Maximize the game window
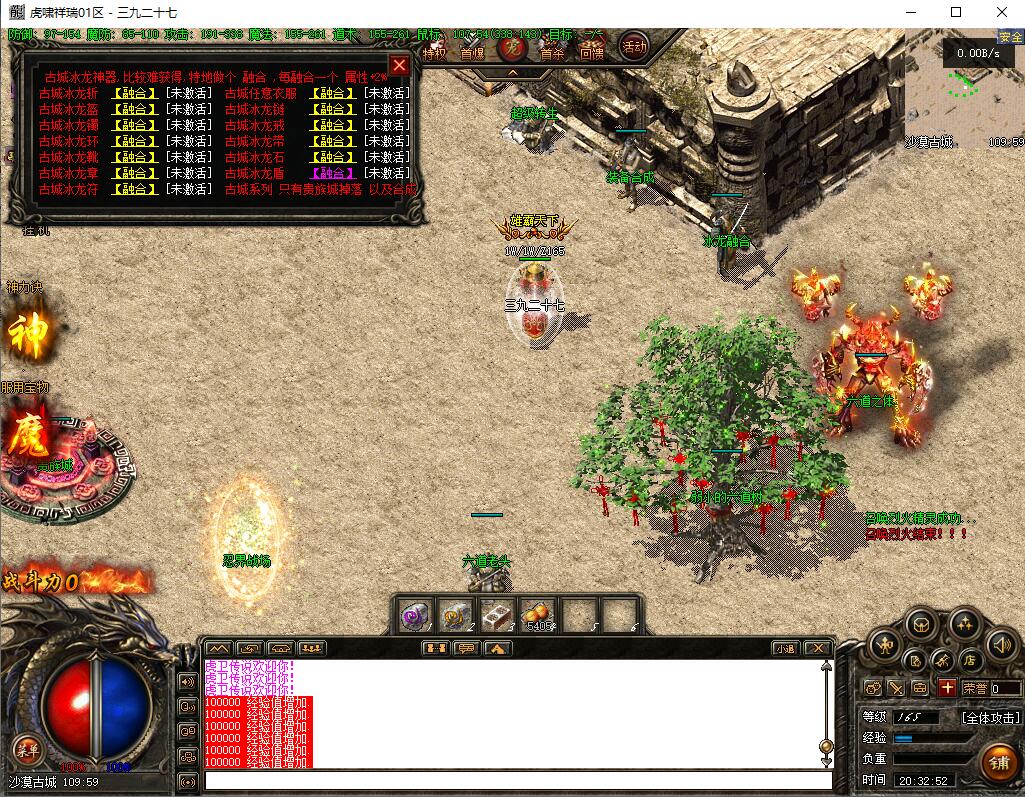This screenshot has width=1025, height=797. pos(956,12)
